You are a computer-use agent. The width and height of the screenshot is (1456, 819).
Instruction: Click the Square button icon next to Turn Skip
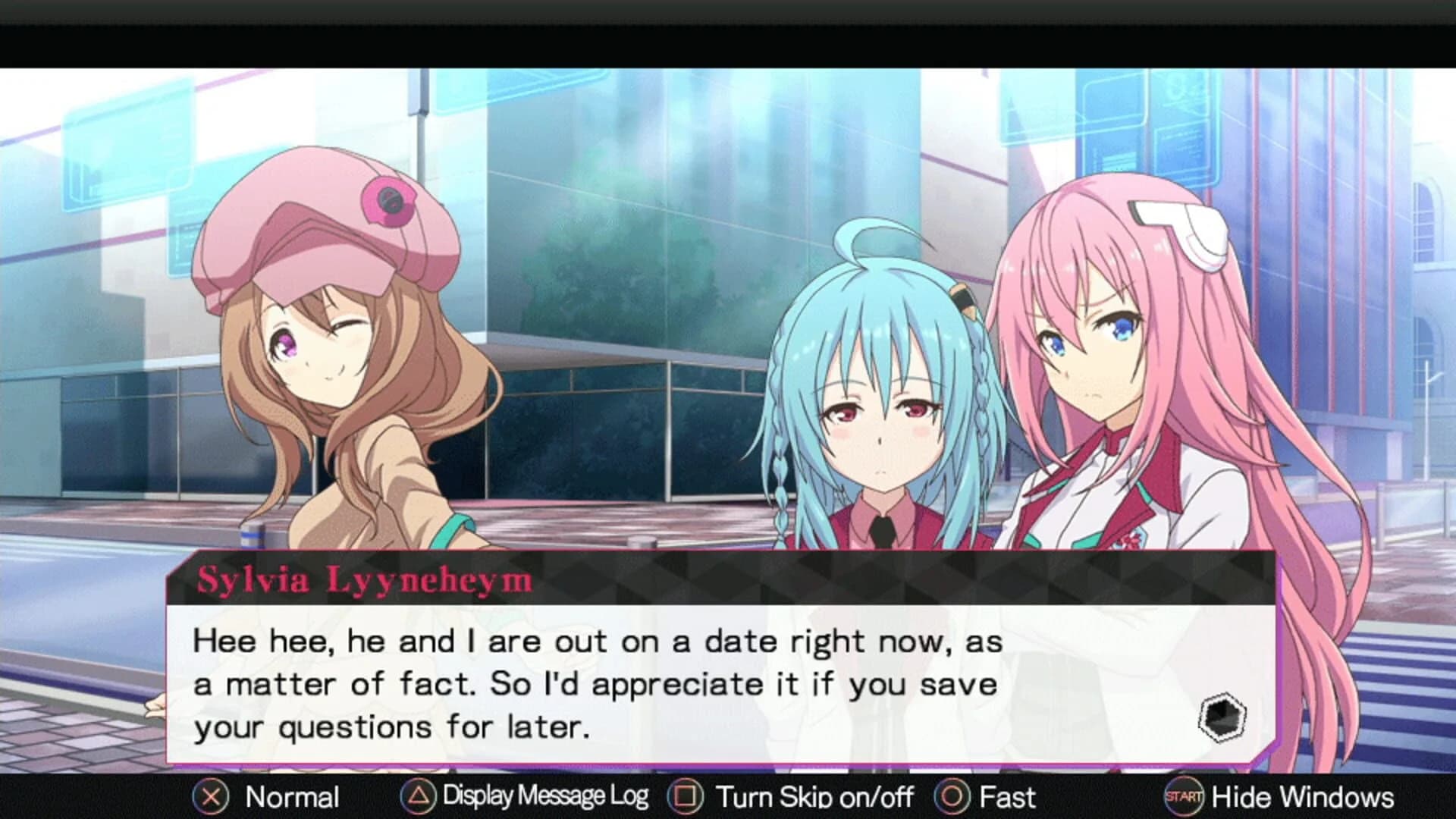coord(688,797)
